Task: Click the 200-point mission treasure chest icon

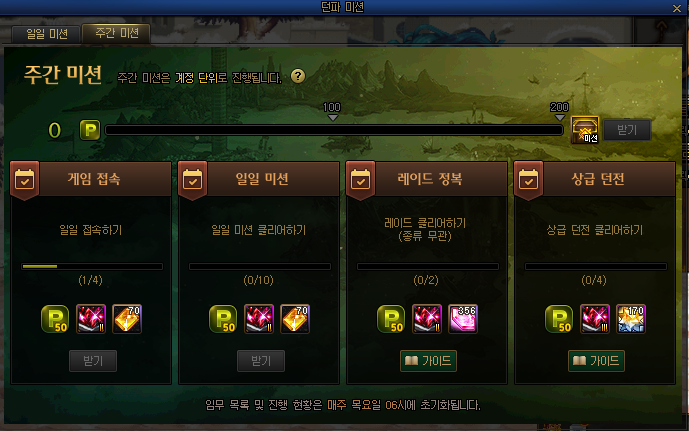Action: tap(586, 130)
